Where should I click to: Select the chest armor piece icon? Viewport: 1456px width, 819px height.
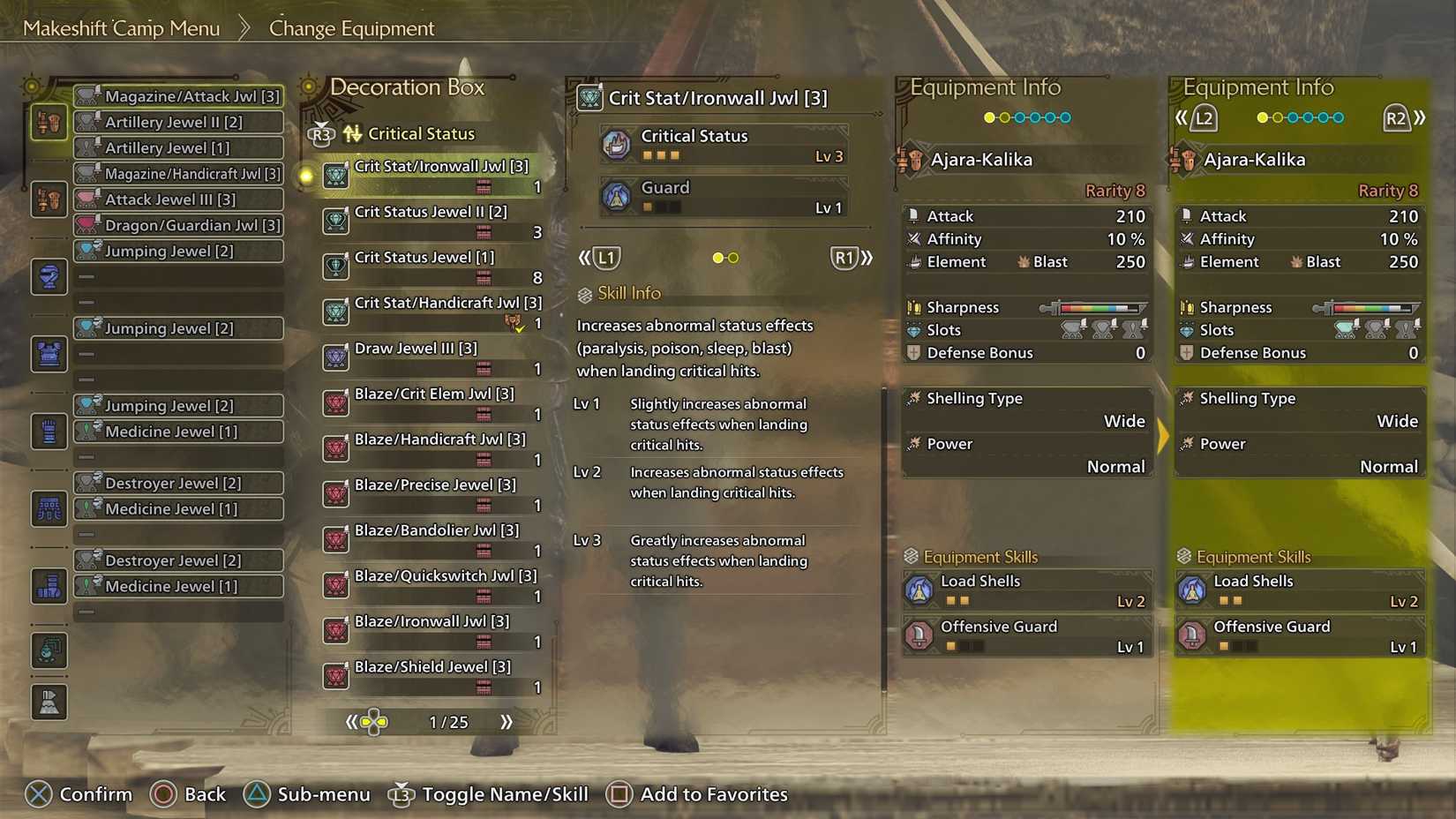click(49, 353)
